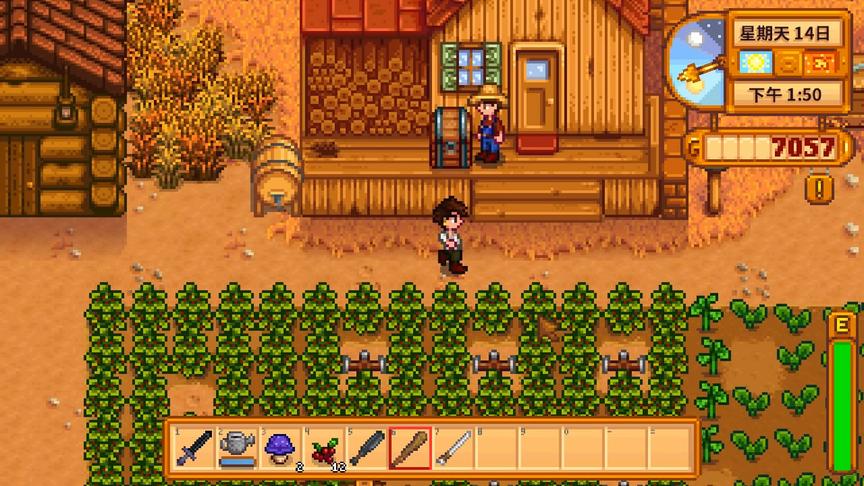Choose the red berries stack
This screenshot has height=486, width=864.
(324, 448)
